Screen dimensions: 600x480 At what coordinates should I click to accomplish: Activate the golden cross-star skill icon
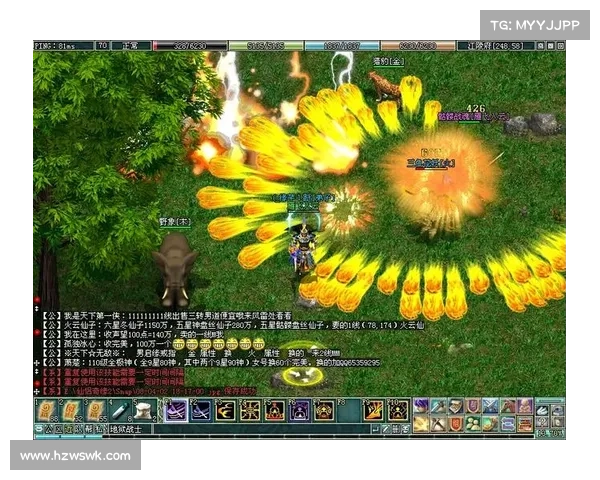pos(249,410)
